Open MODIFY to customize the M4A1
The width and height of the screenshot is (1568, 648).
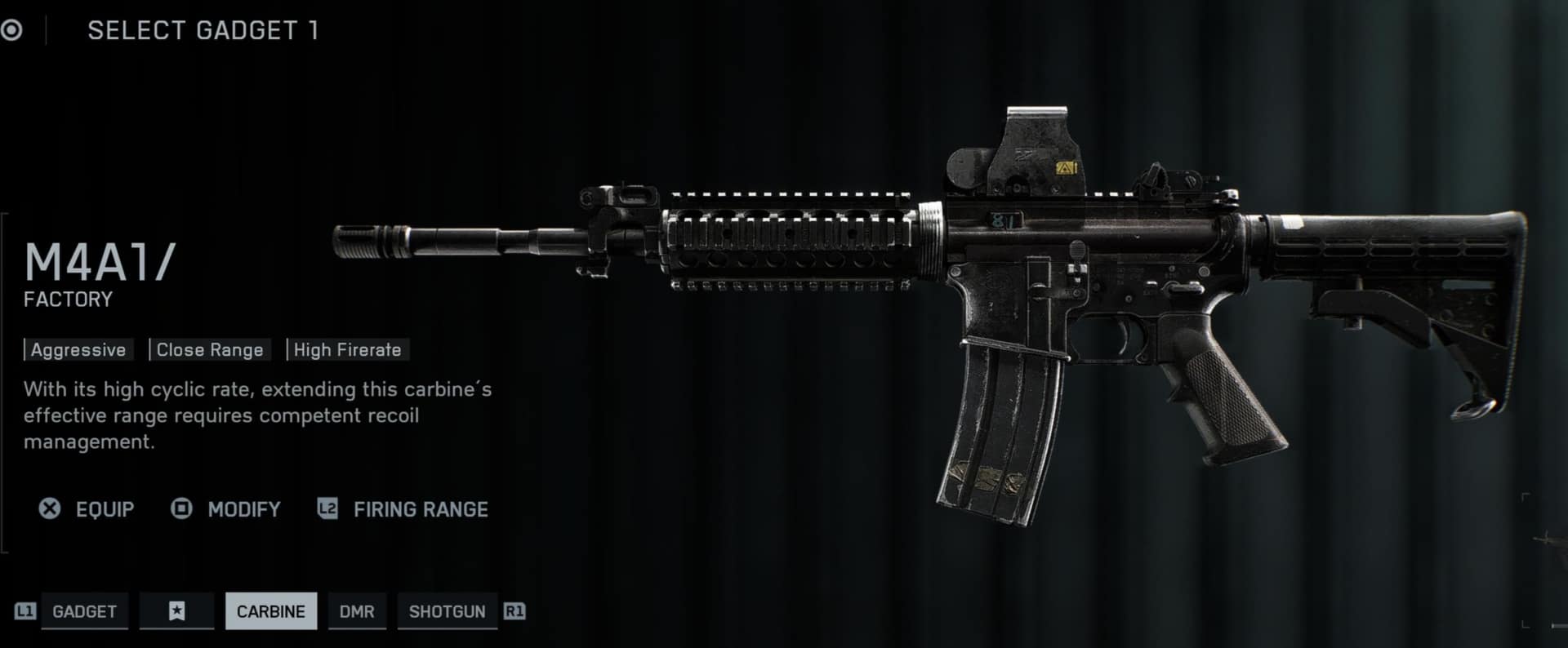click(243, 508)
